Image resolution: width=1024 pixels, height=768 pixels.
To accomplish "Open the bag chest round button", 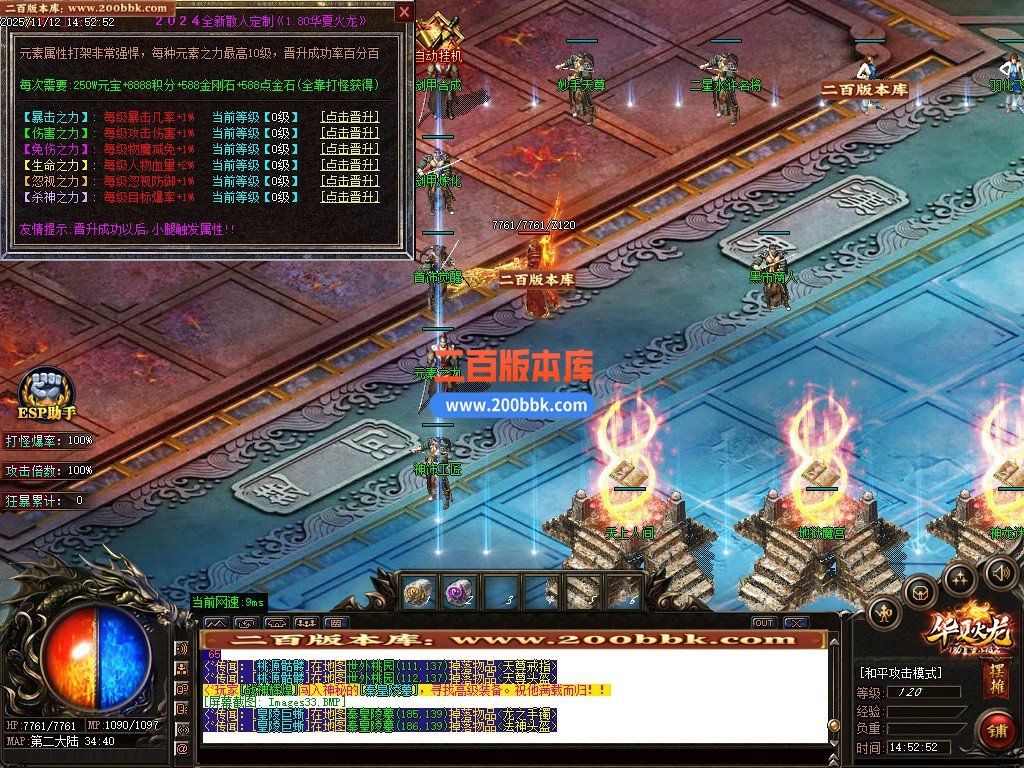I will tap(920, 592).
